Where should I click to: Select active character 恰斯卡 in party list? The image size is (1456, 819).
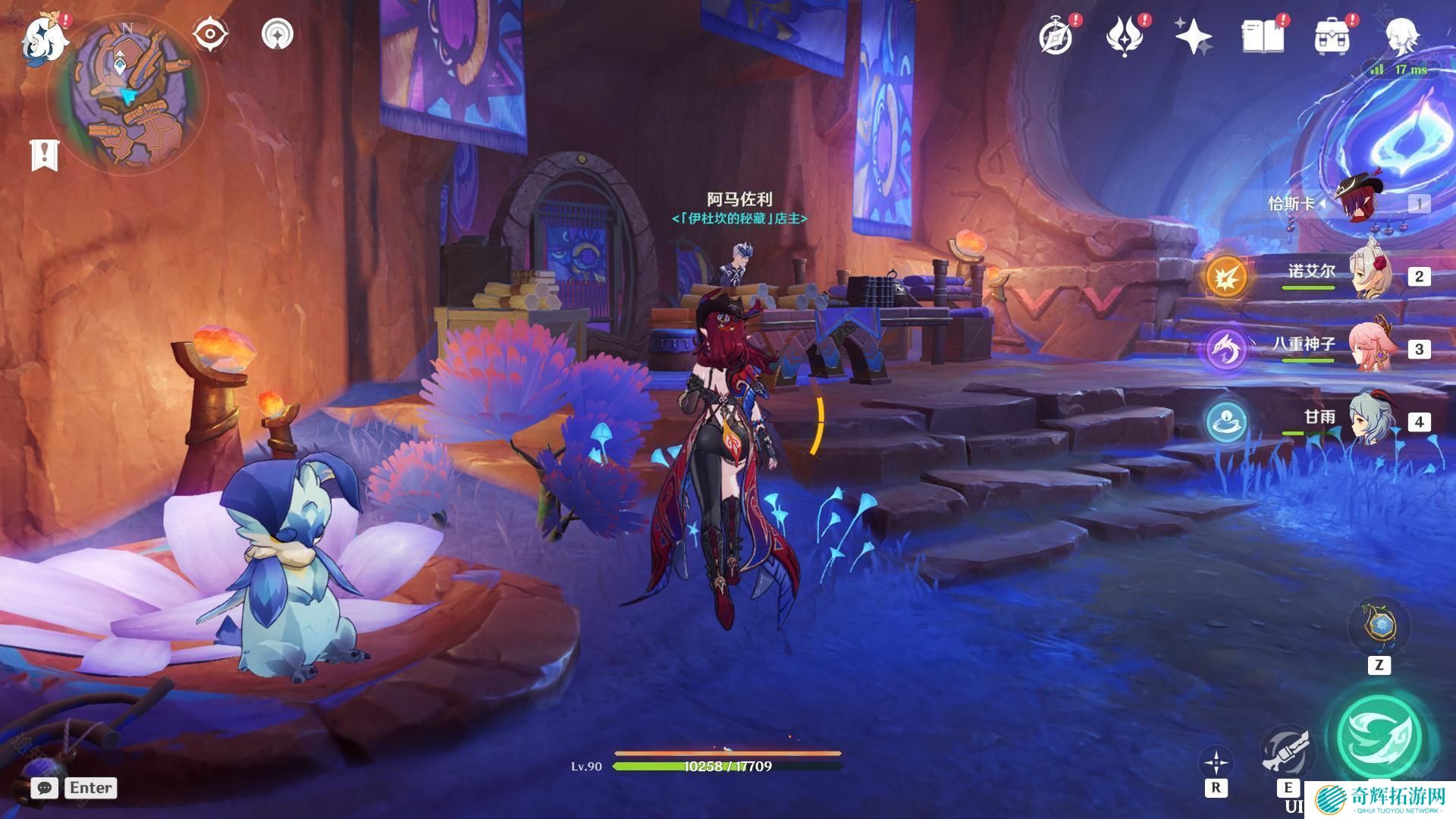1362,203
